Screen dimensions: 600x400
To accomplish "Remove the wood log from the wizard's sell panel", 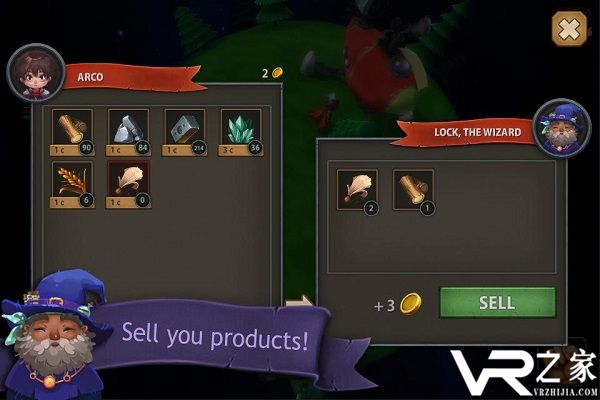I will 413,190.
